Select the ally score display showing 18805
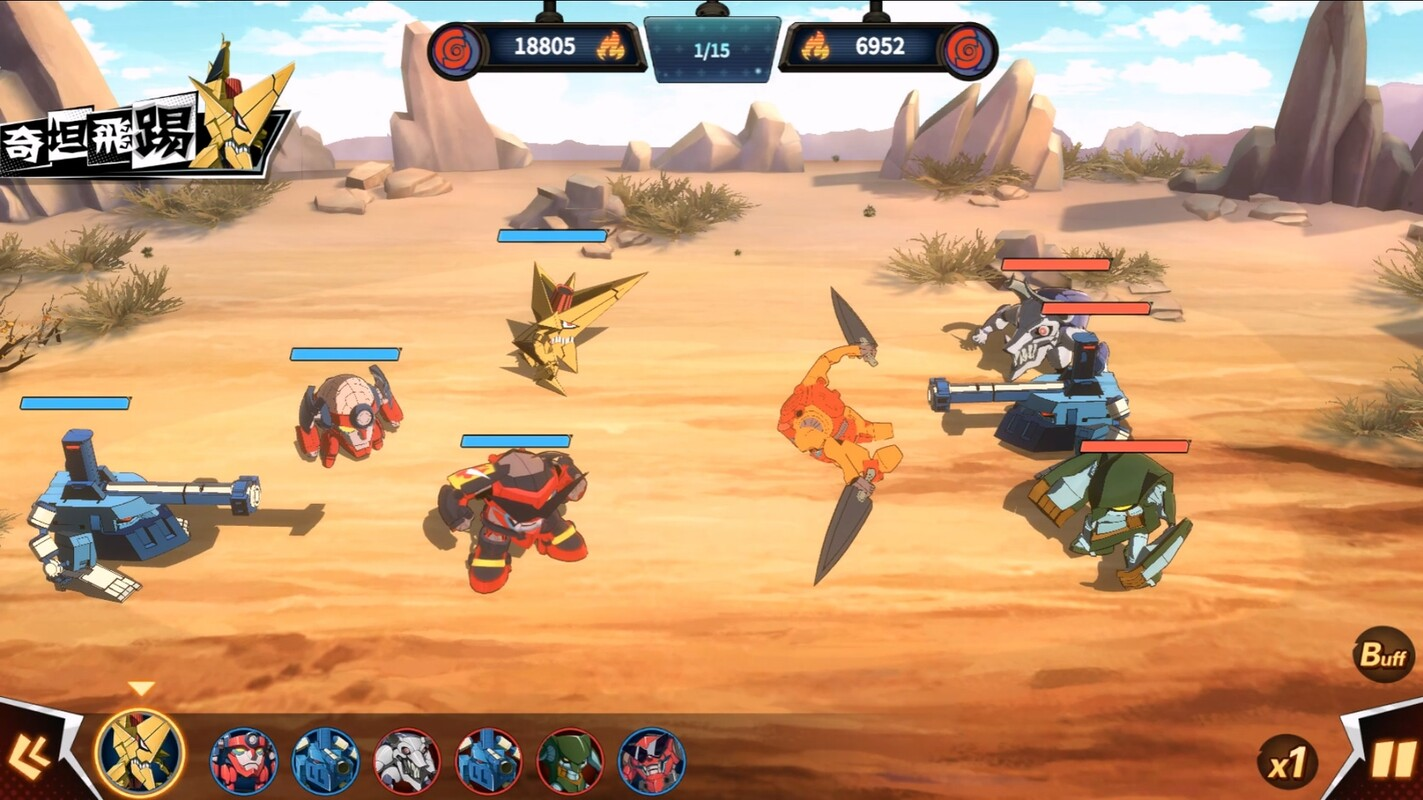Screen dimensions: 1423x800 pyautogui.click(x=544, y=45)
